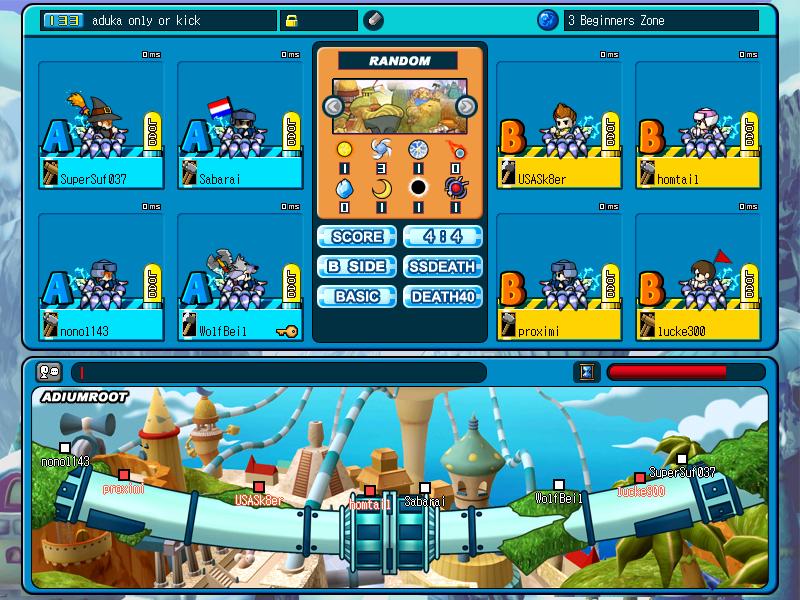Select the BASIC option button
This screenshot has height=600, width=800.
(x=357, y=297)
